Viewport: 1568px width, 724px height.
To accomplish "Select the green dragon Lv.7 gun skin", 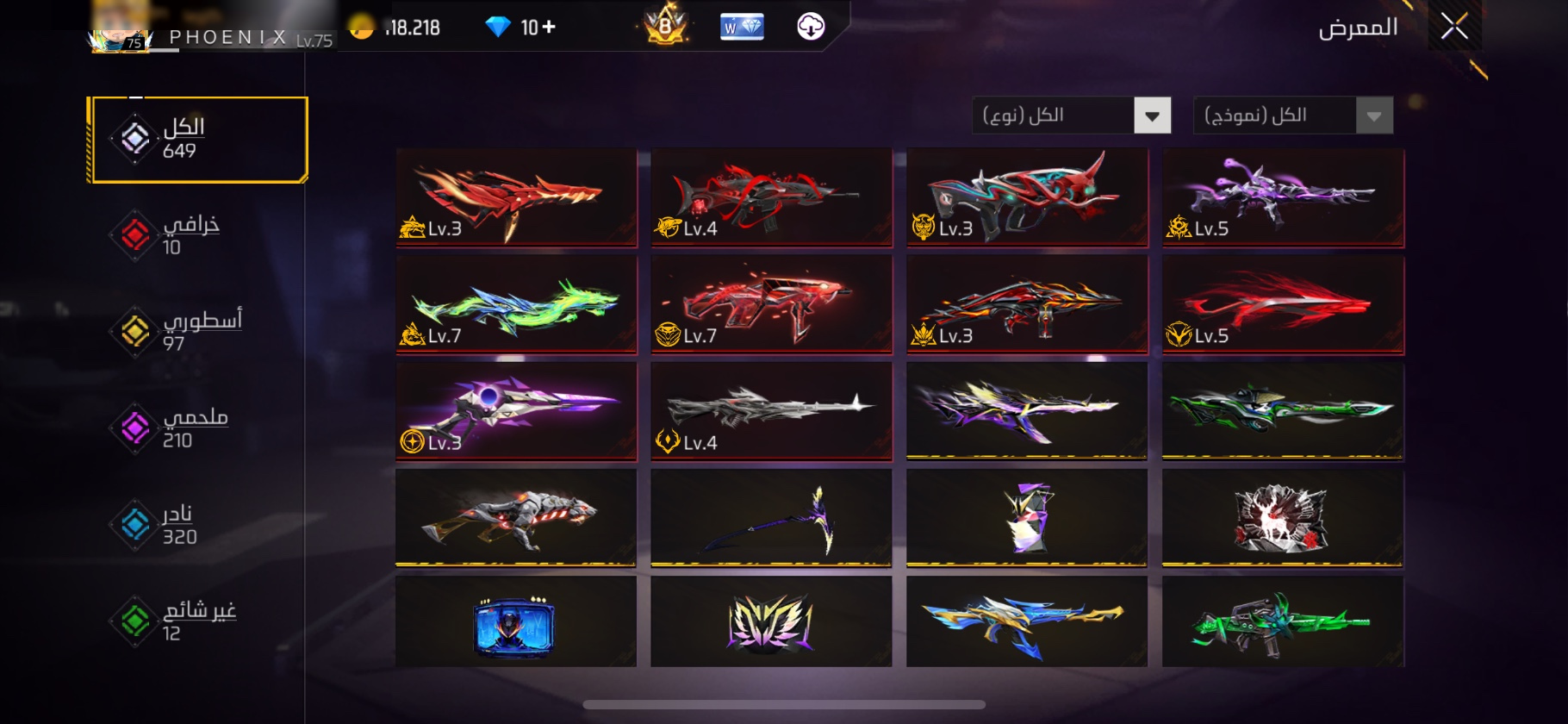I will point(516,304).
